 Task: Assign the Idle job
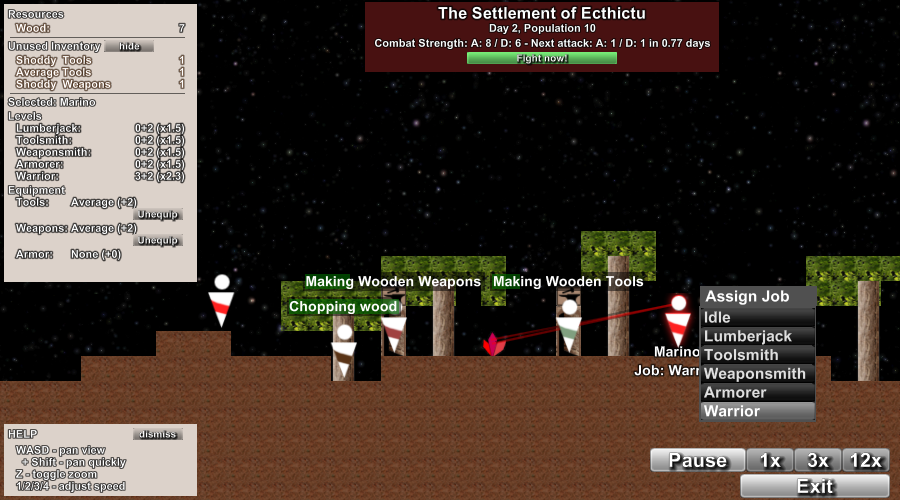pos(757,318)
